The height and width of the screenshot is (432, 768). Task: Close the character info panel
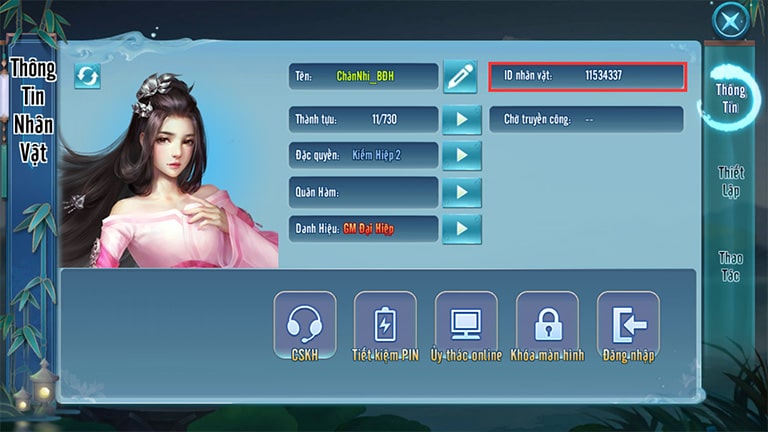coord(731,20)
